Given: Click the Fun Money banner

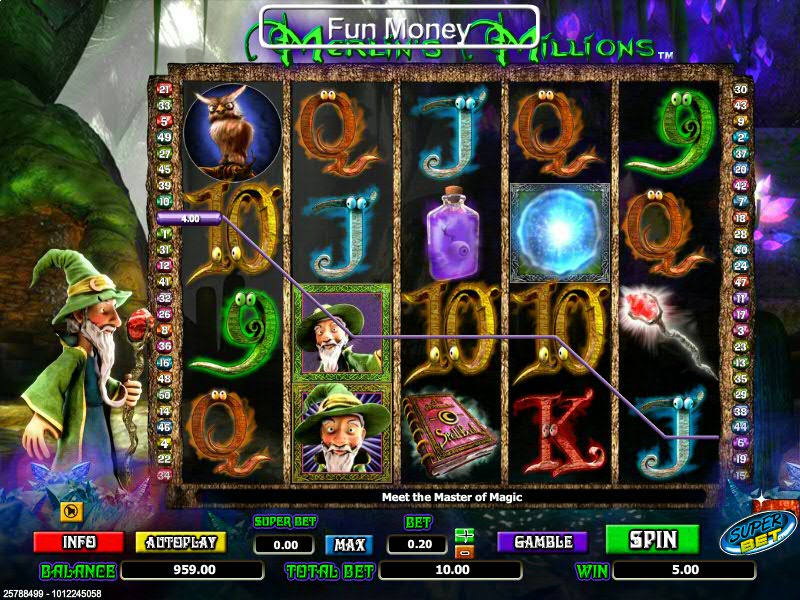Looking at the screenshot, I should 399,28.
